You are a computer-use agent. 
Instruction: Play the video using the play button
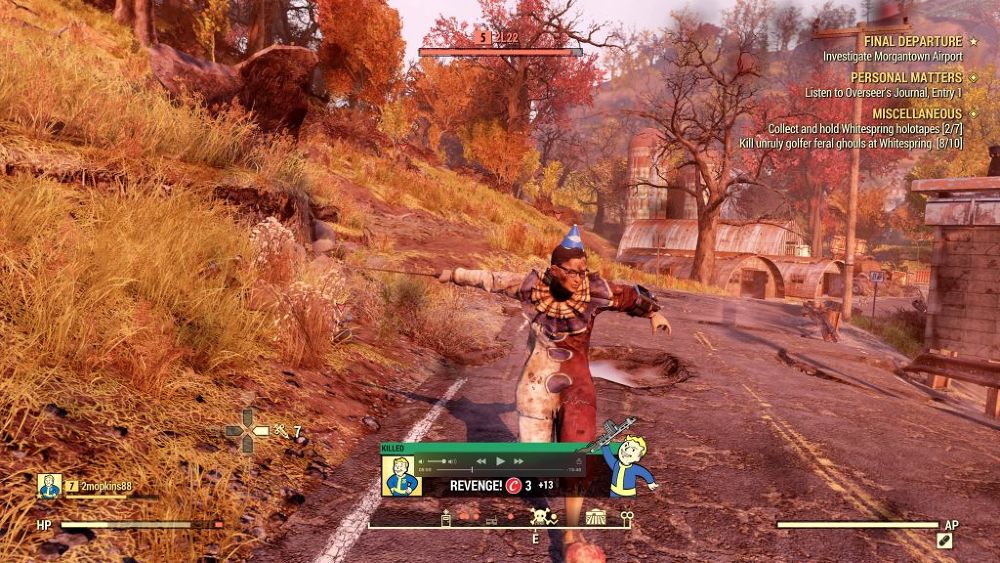pos(501,461)
